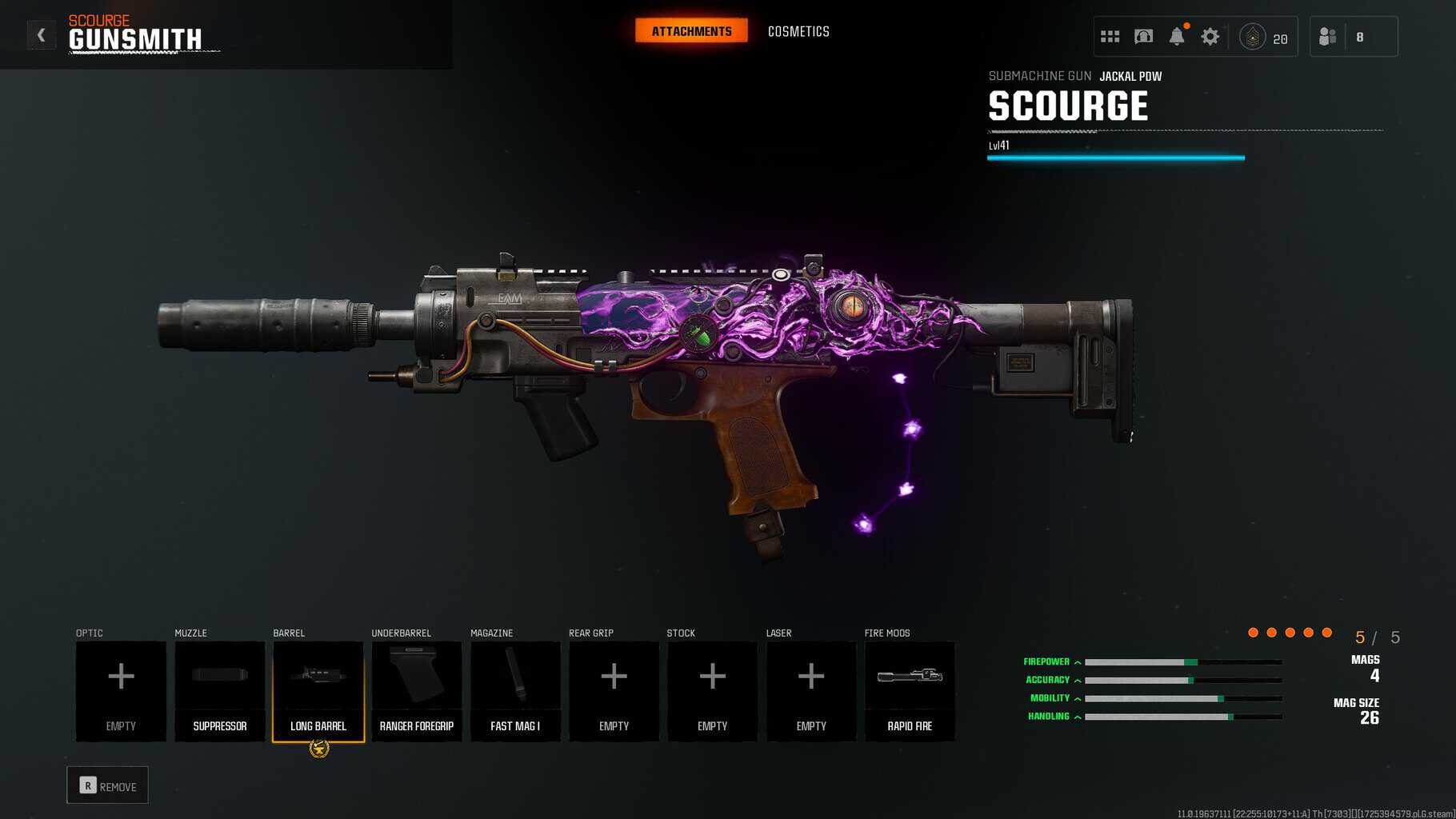This screenshot has height=819, width=1456.
Task: Open the settings gear
Action: 1210,37
